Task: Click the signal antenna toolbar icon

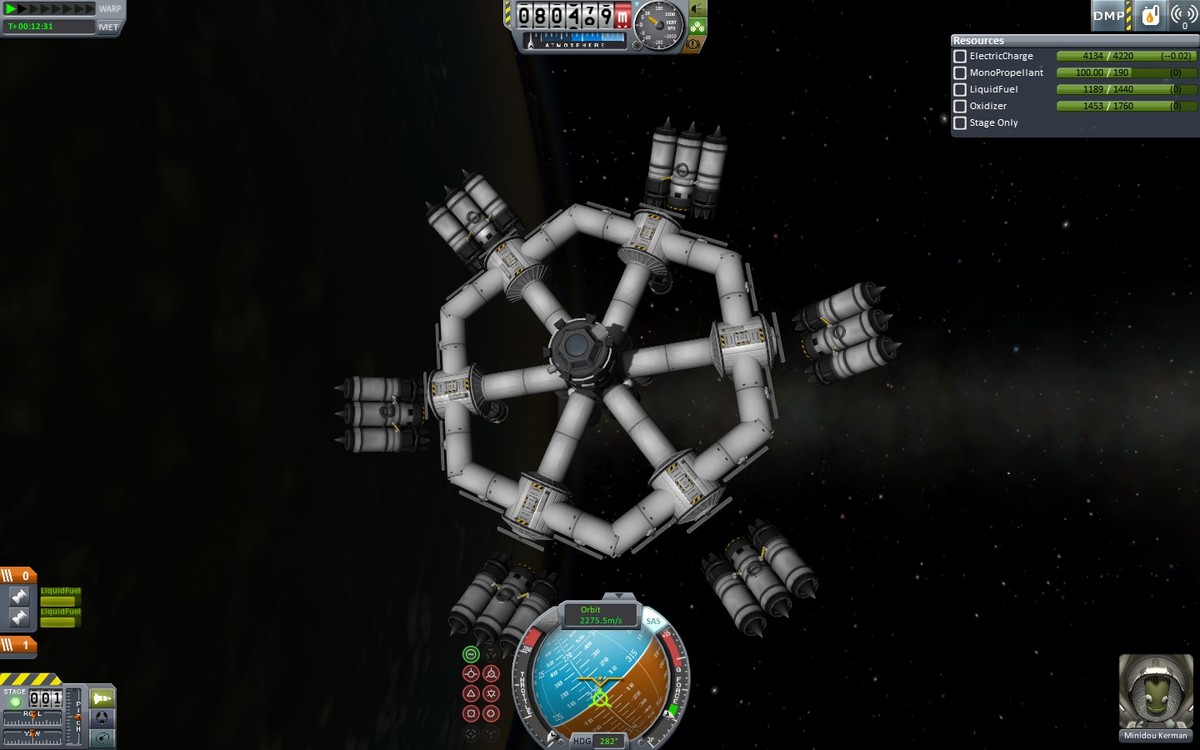Action: point(1184,15)
